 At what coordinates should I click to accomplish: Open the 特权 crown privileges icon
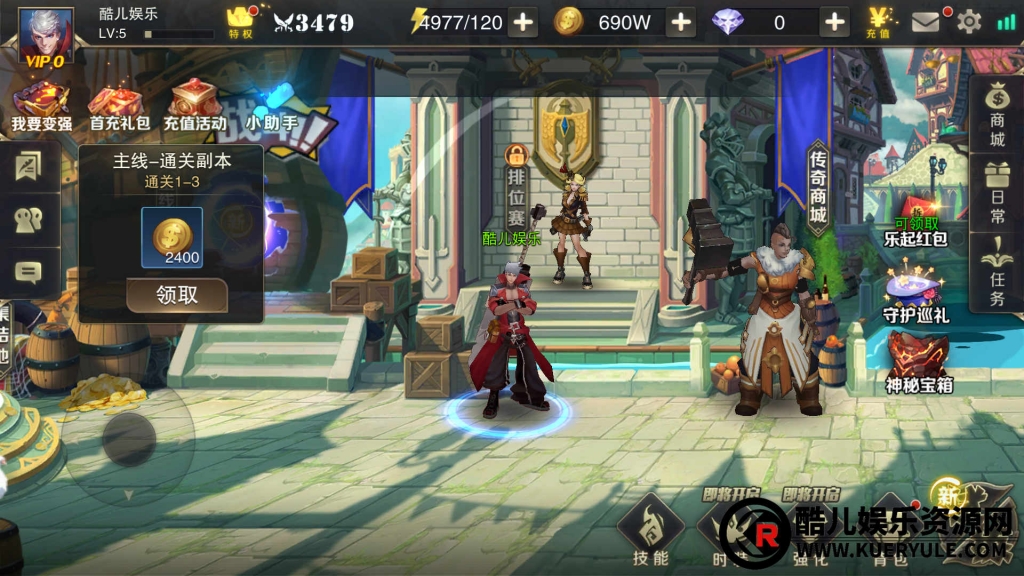pyautogui.click(x=240, y=22)
